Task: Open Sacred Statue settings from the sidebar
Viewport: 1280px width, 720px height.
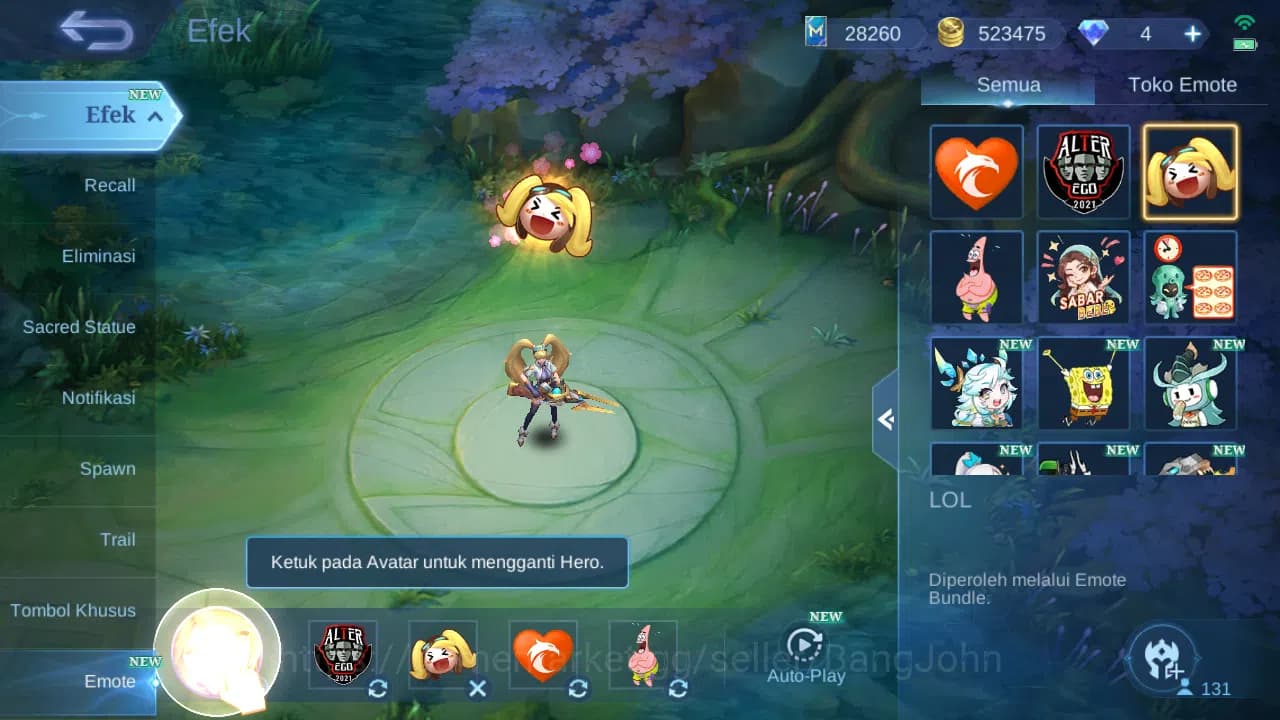Action: pos(79,327)
